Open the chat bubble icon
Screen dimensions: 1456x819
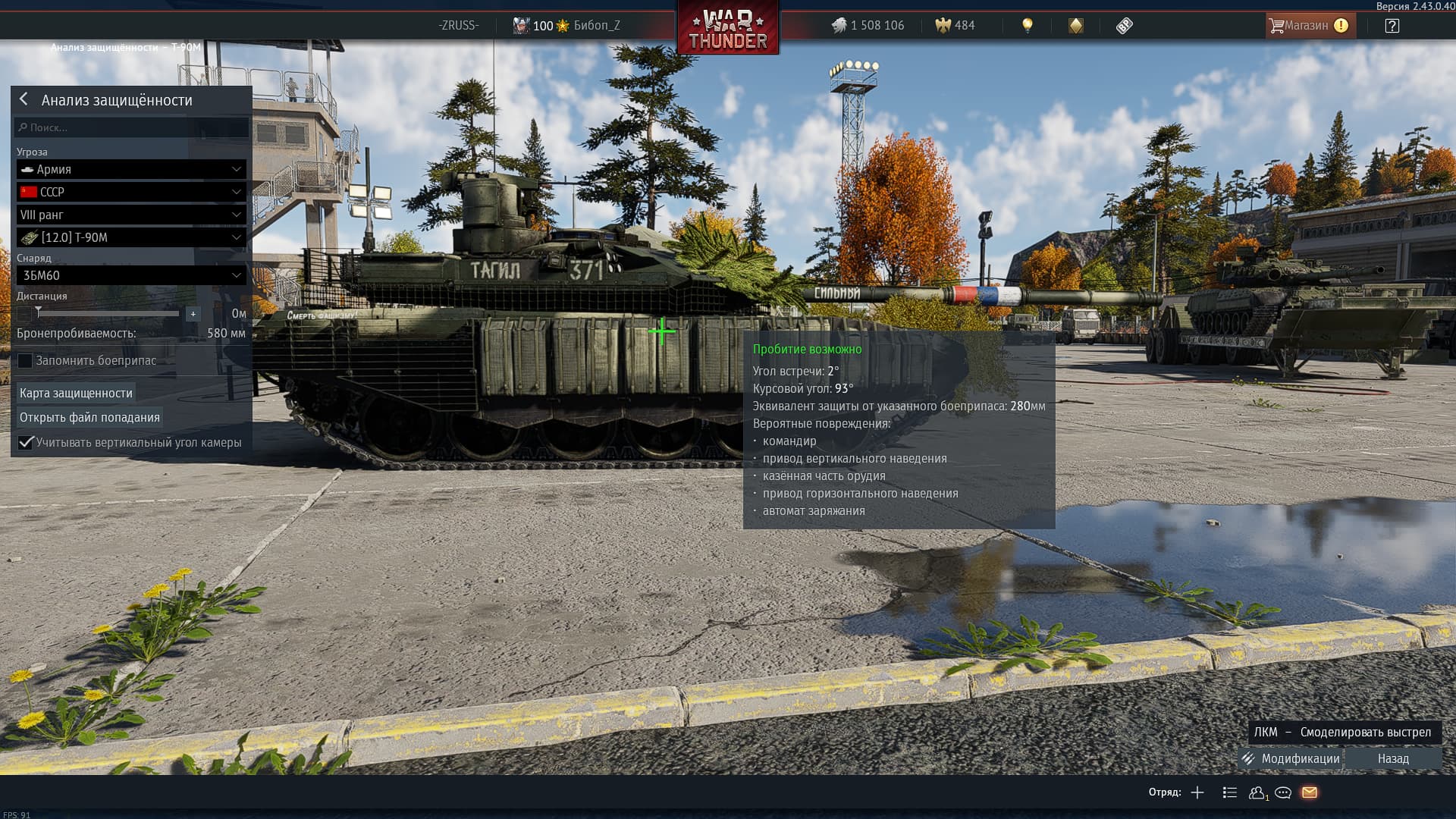click(x=1283, y=792)
